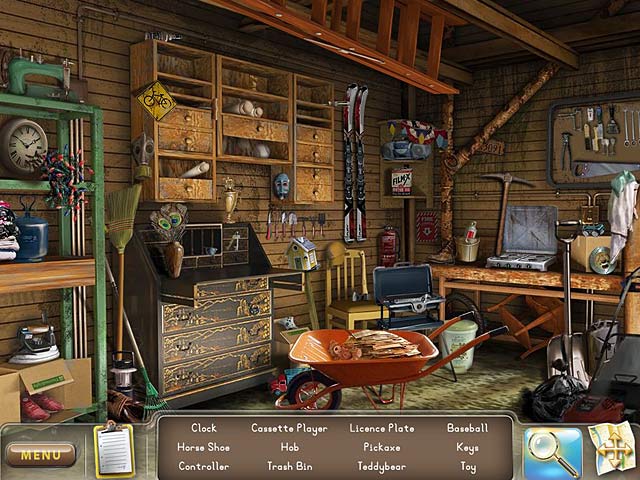
Task: Open the game MENU
Action: coord(40,455)
